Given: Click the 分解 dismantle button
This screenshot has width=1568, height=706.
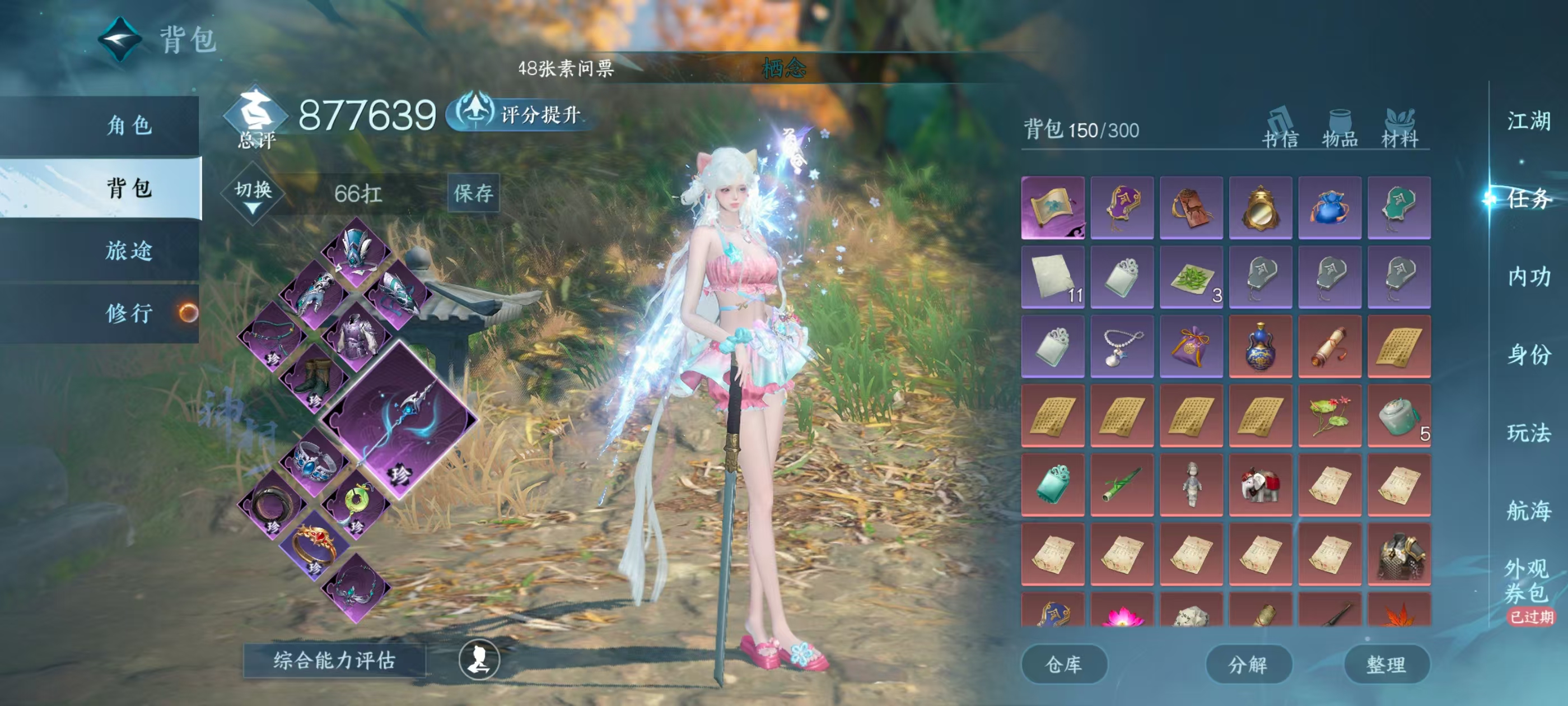Looking at the screenshot, I should (1248, 664).
